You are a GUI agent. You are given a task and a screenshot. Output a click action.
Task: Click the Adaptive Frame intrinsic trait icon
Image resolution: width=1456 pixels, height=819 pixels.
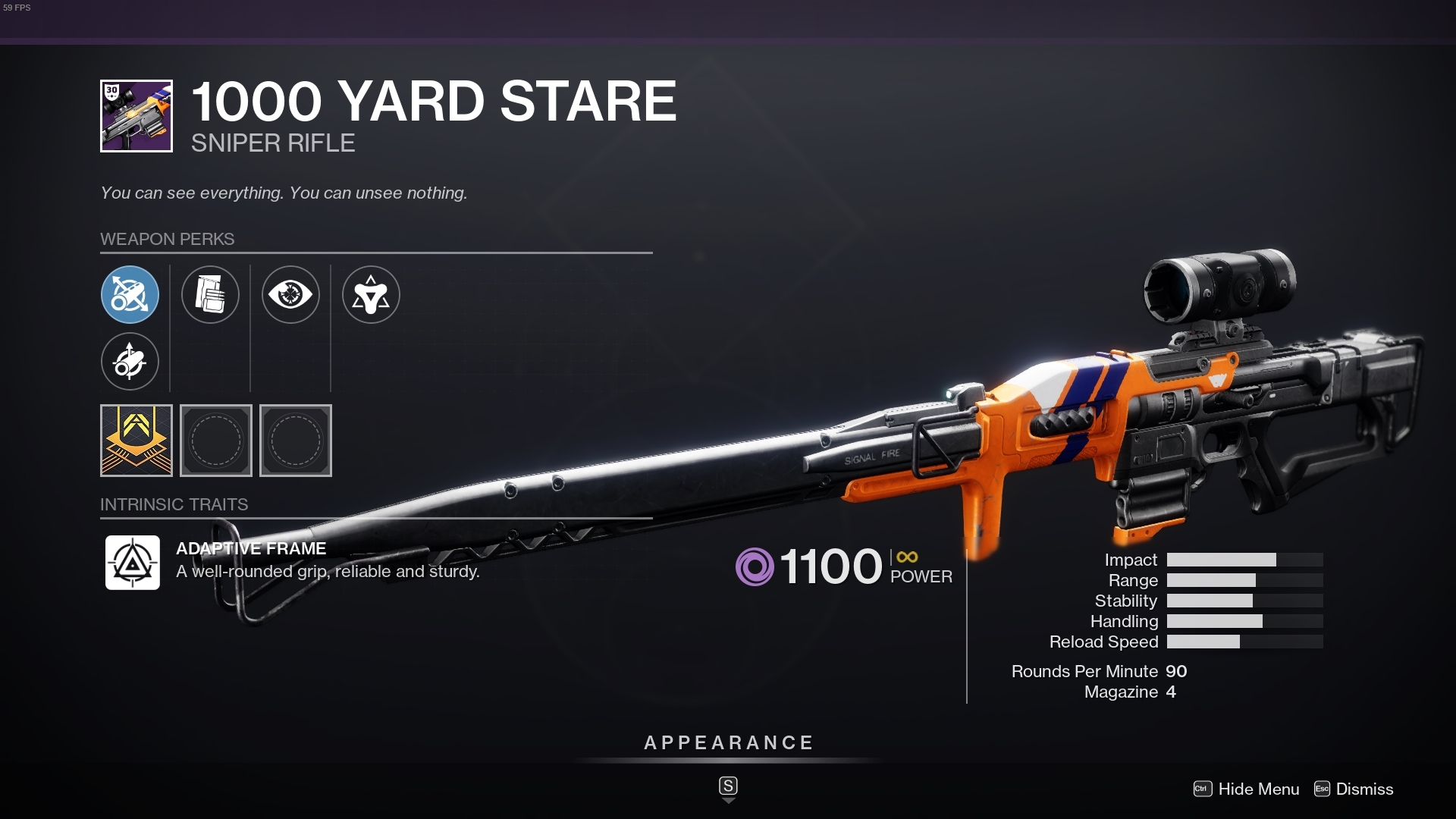point(132,563)
